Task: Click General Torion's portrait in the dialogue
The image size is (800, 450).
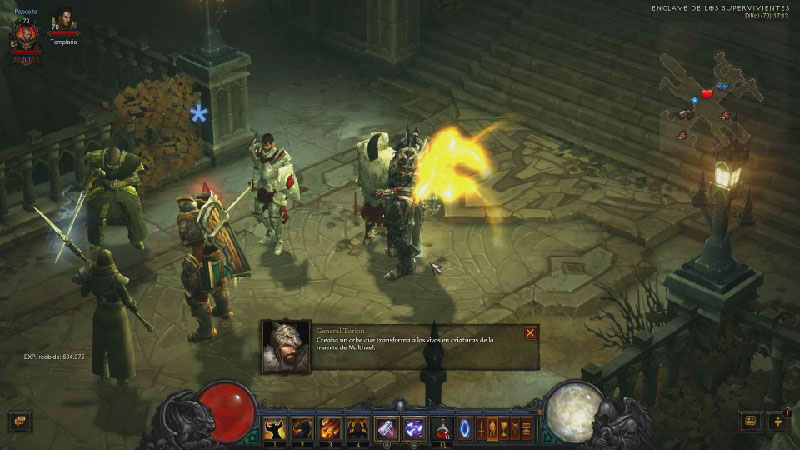Action: click(x=283, y=346)
